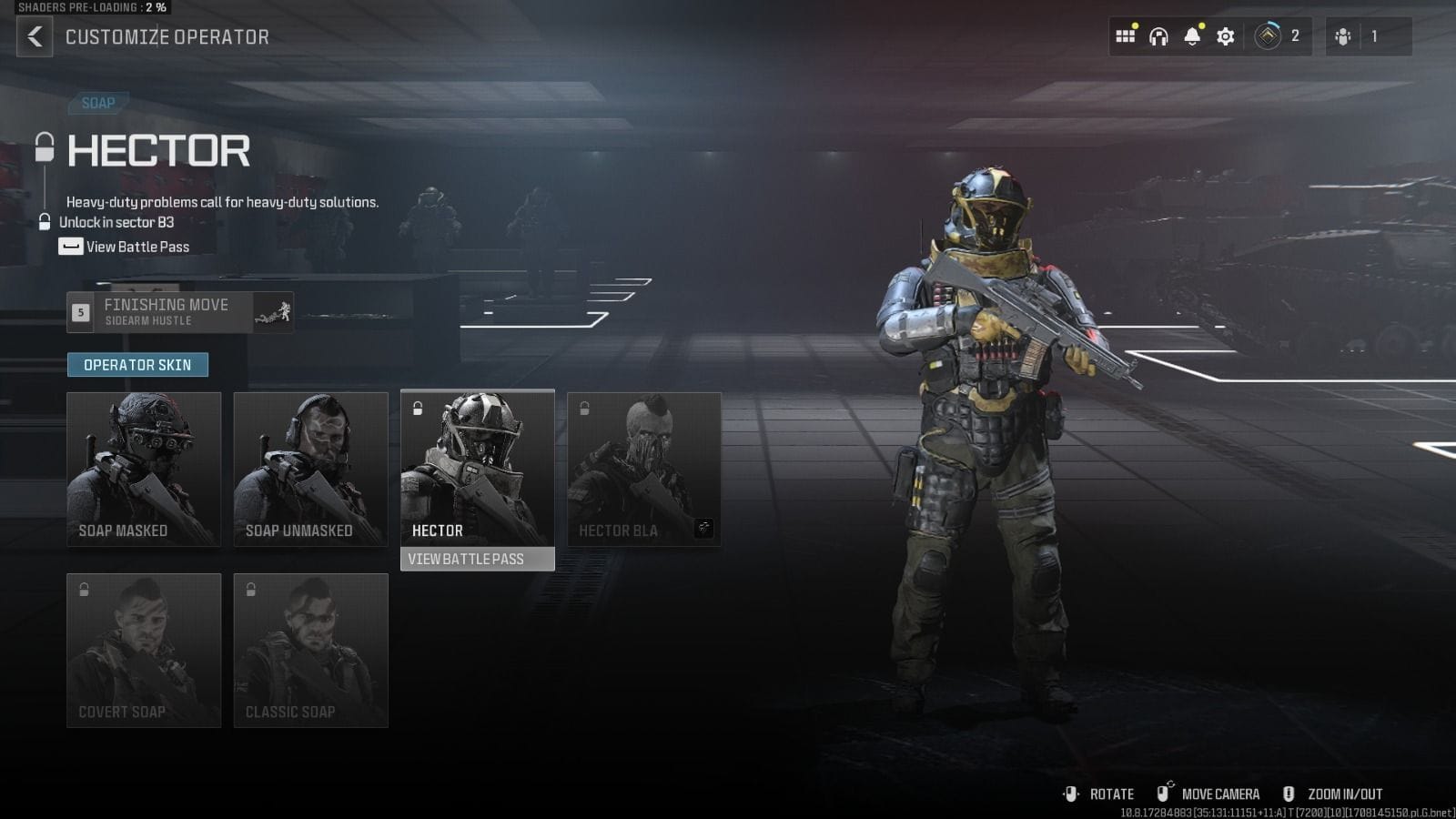Open voice chat headset settings icon
The image size is (1456, 819).
[1158, 36]
